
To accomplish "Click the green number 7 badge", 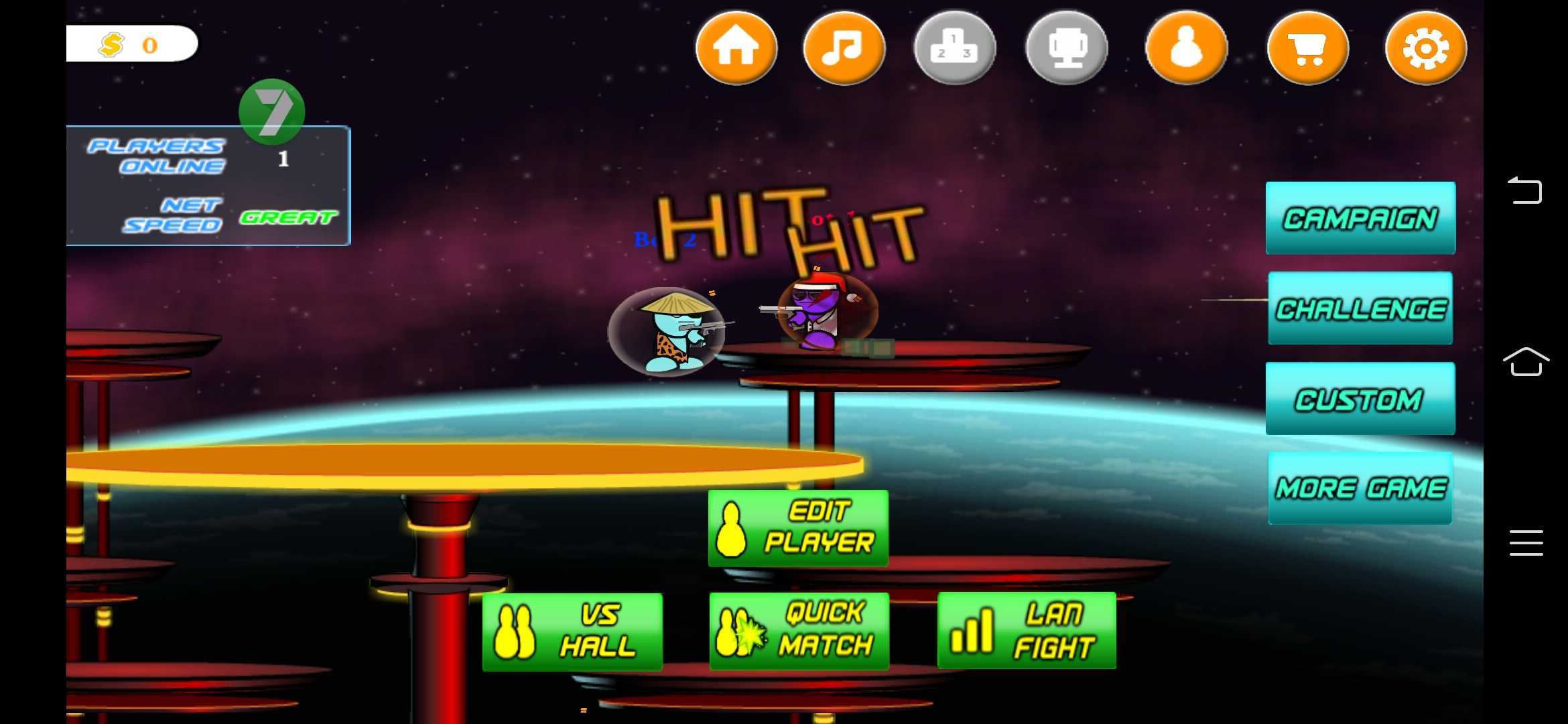I will click(x=272, y=111).
